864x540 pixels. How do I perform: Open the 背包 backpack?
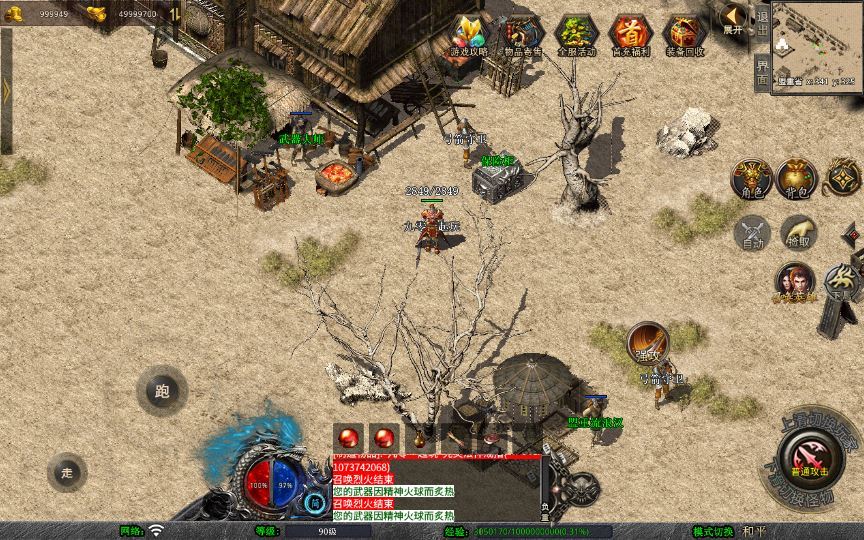click(795, 177)
